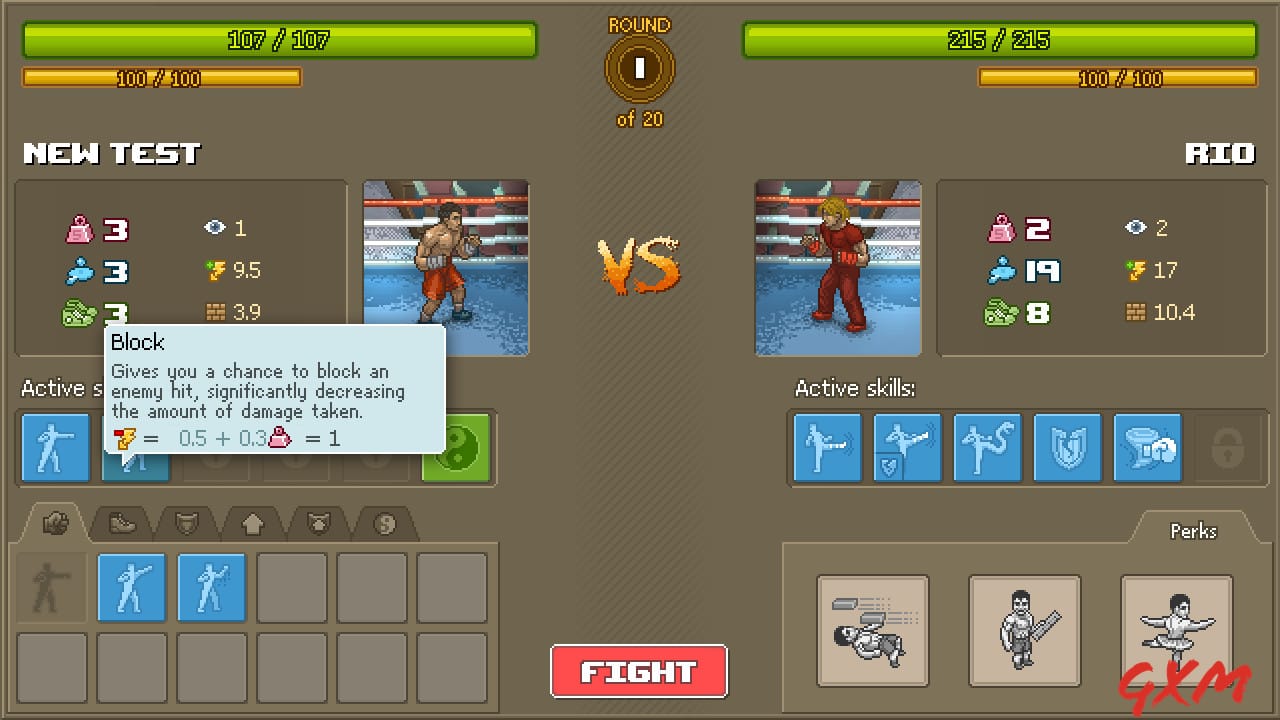Toggle the first blue punch skill in inventory

pyautogui.click(x=131, y=588)
